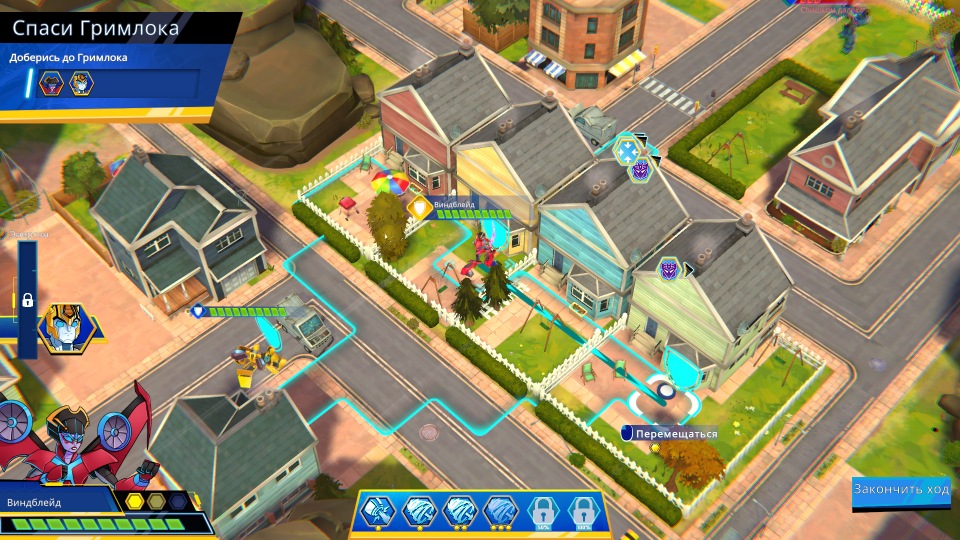Screen dimensions: 960x540
Task: Target the Decepticon marker above the green house
Action: [x=669, y=269]
